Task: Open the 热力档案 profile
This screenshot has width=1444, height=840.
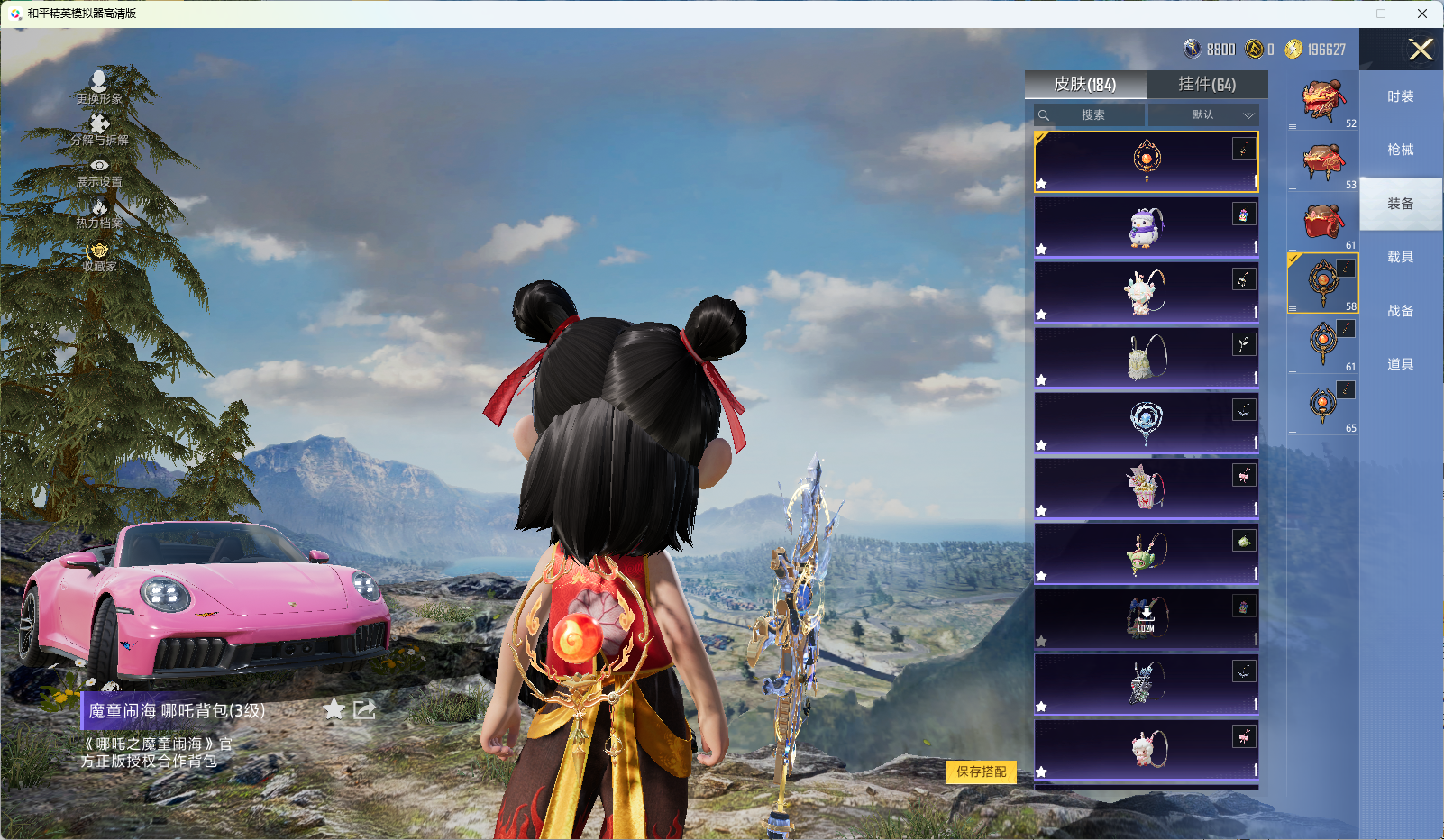Action: click(x=99, y=214)
